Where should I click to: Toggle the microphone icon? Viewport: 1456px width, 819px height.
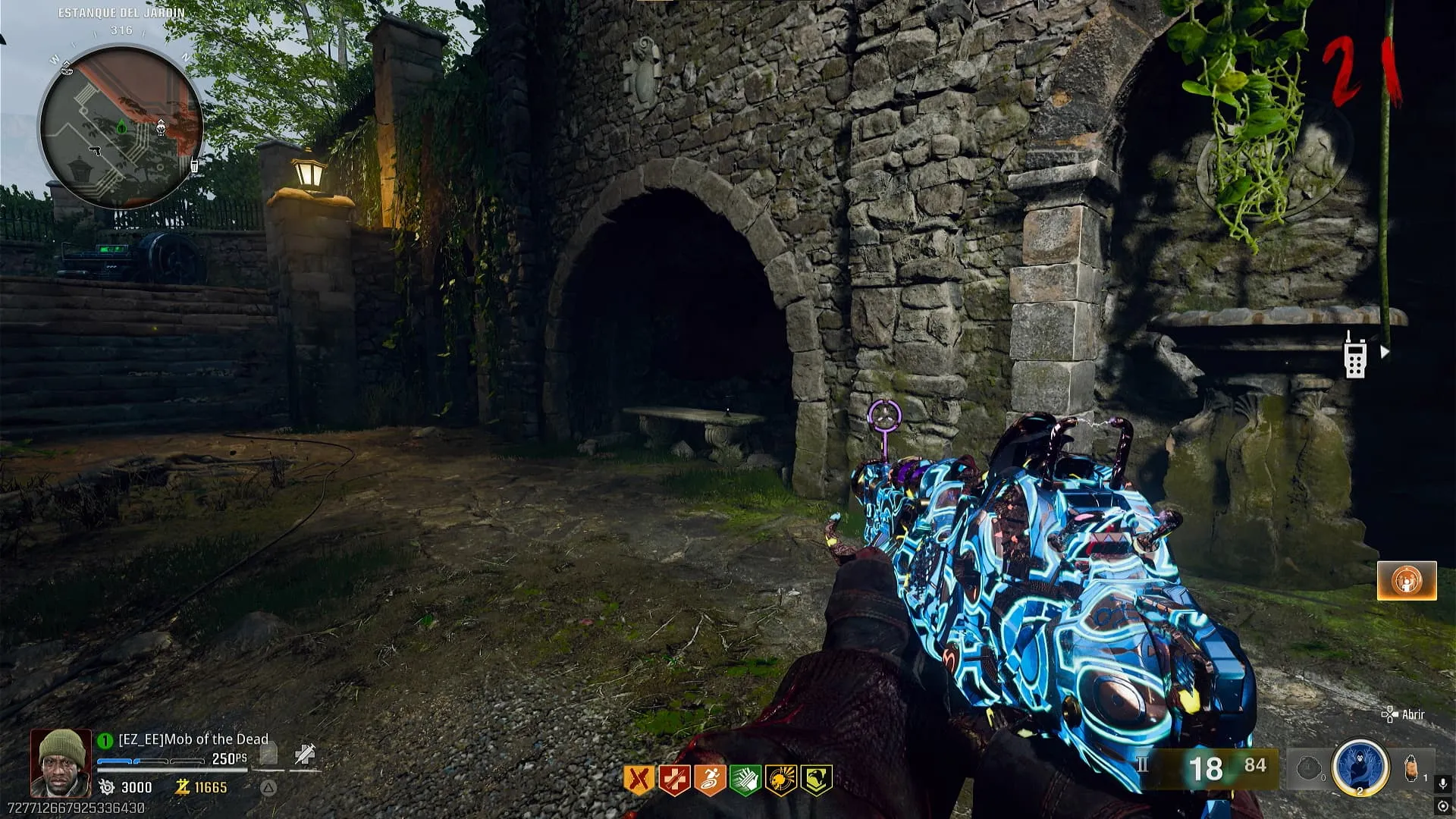[1442, 783]
